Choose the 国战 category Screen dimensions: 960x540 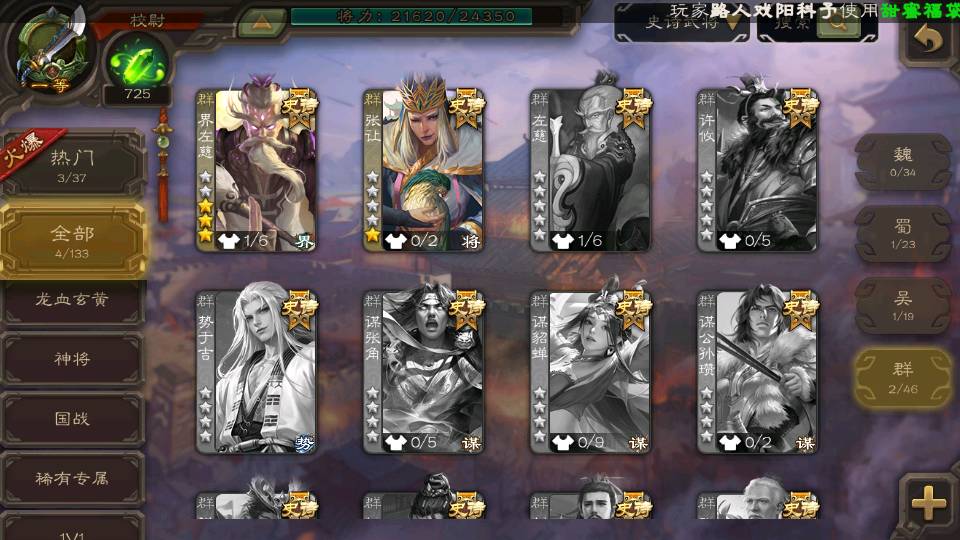coord(72,418)
